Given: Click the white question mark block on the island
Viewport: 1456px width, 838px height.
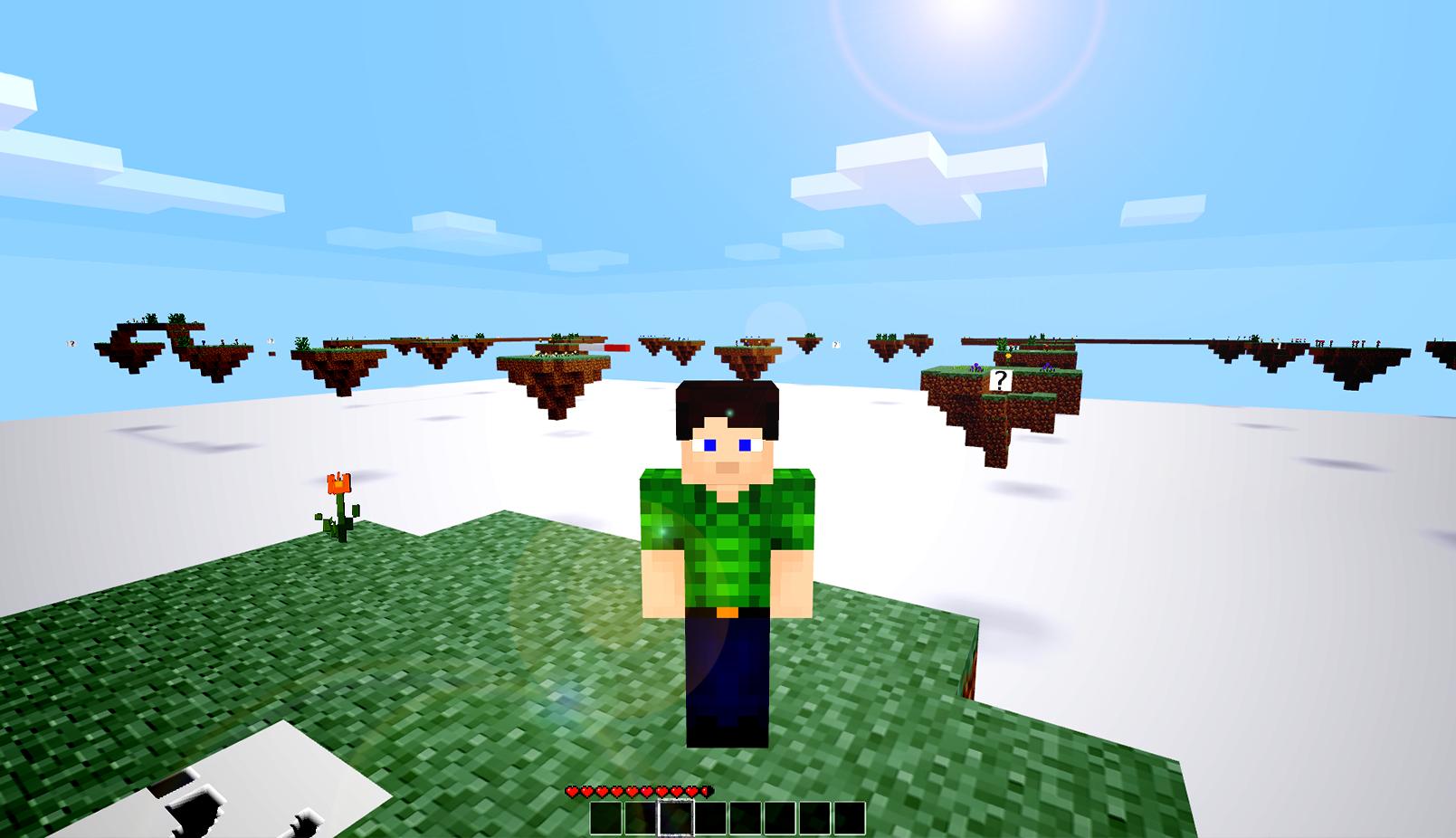Looking at the screenshot, I should 1001,380.
